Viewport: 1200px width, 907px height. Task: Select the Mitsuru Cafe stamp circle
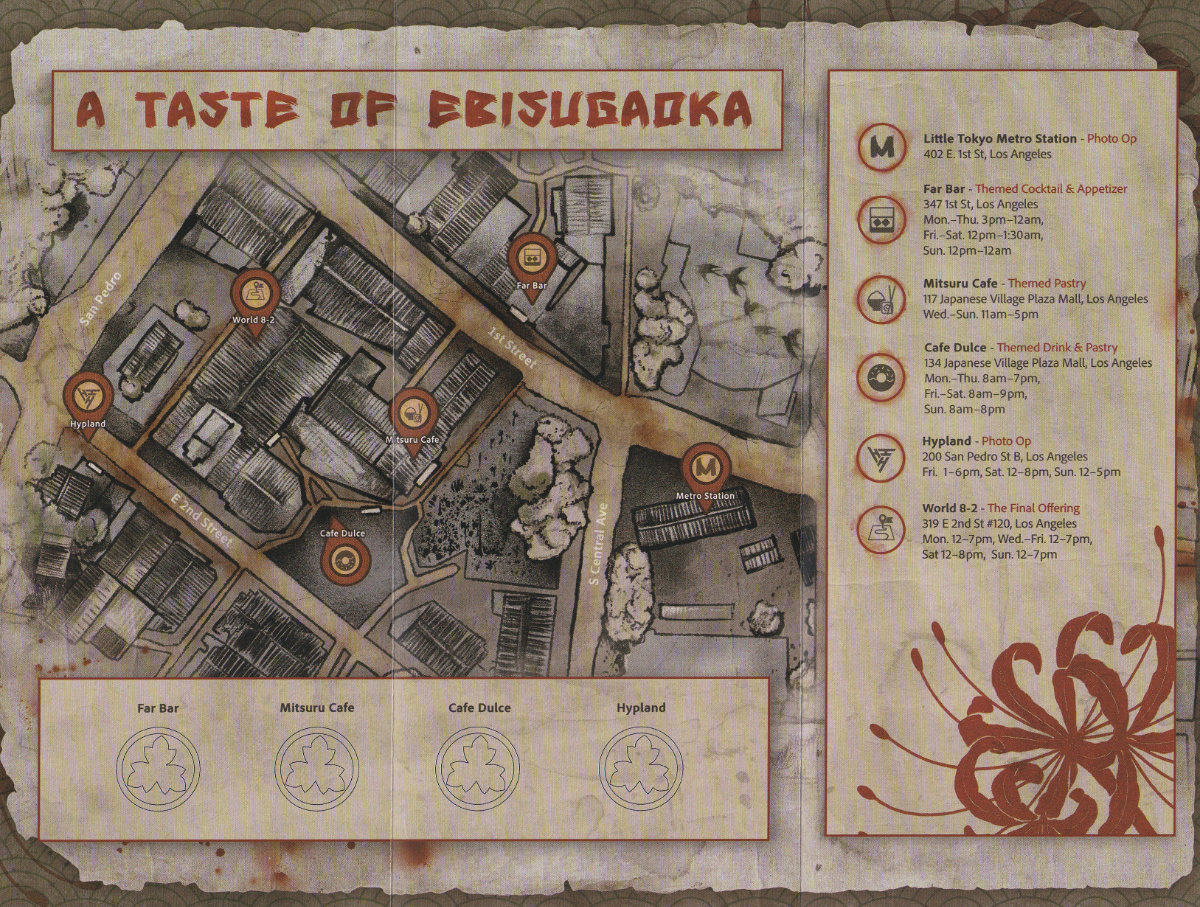click(x=316, y=768)
